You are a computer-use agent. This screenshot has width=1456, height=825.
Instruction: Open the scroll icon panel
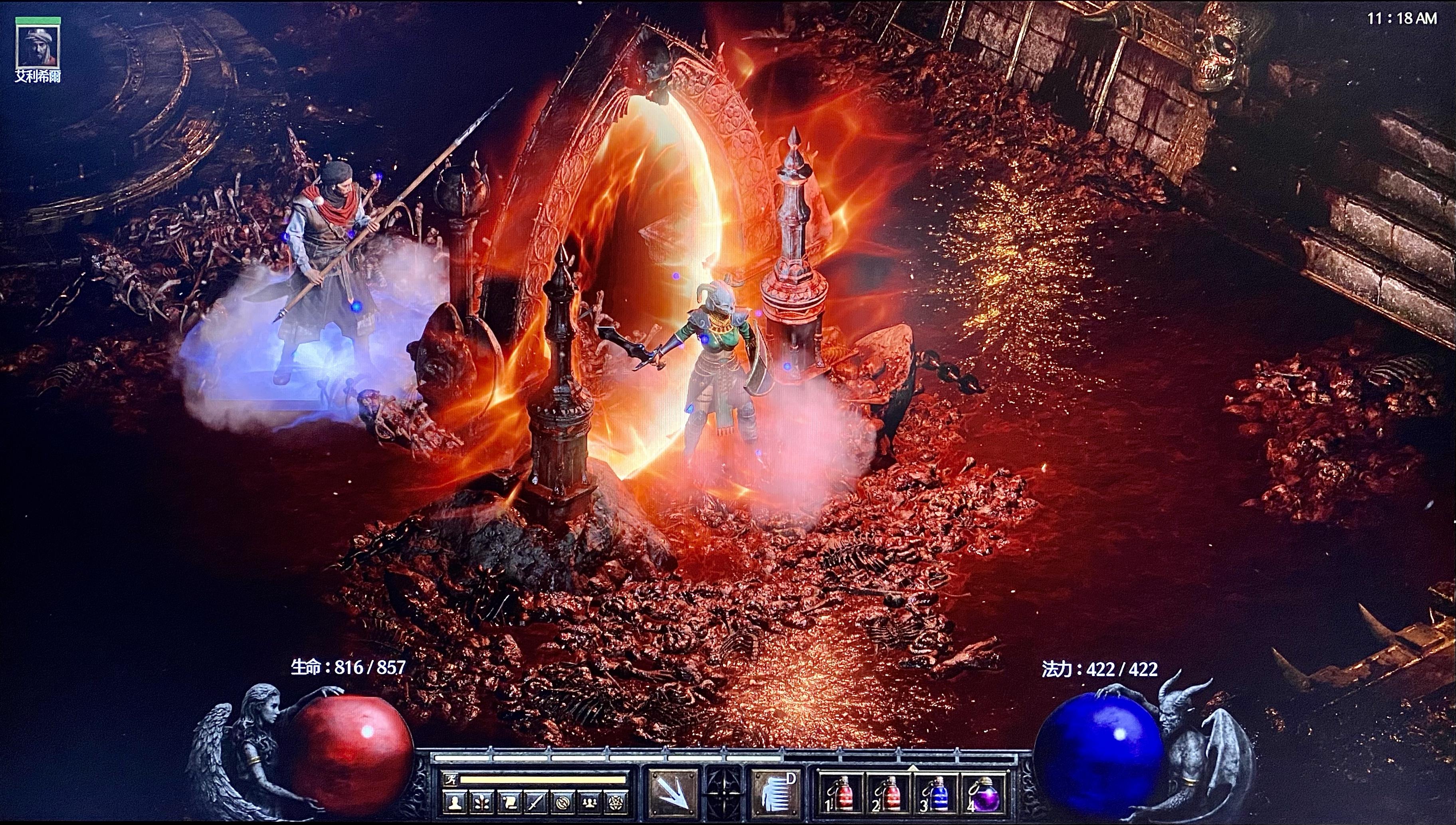coord(508,802)
